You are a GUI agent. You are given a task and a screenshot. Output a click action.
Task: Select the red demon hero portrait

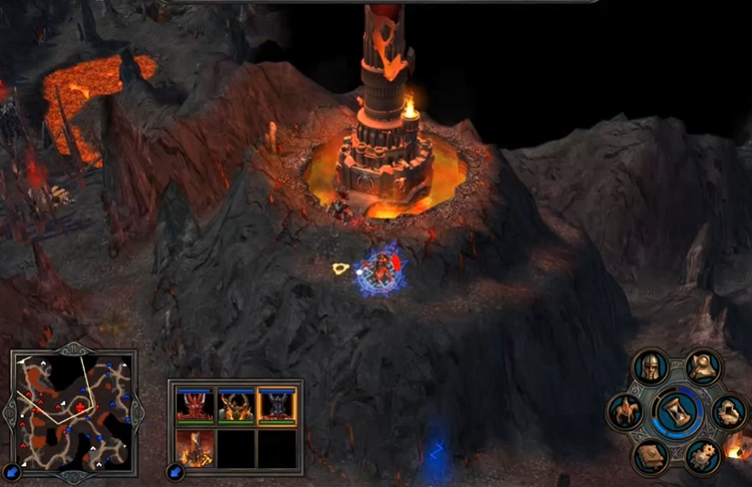click(x=194, y=404)
